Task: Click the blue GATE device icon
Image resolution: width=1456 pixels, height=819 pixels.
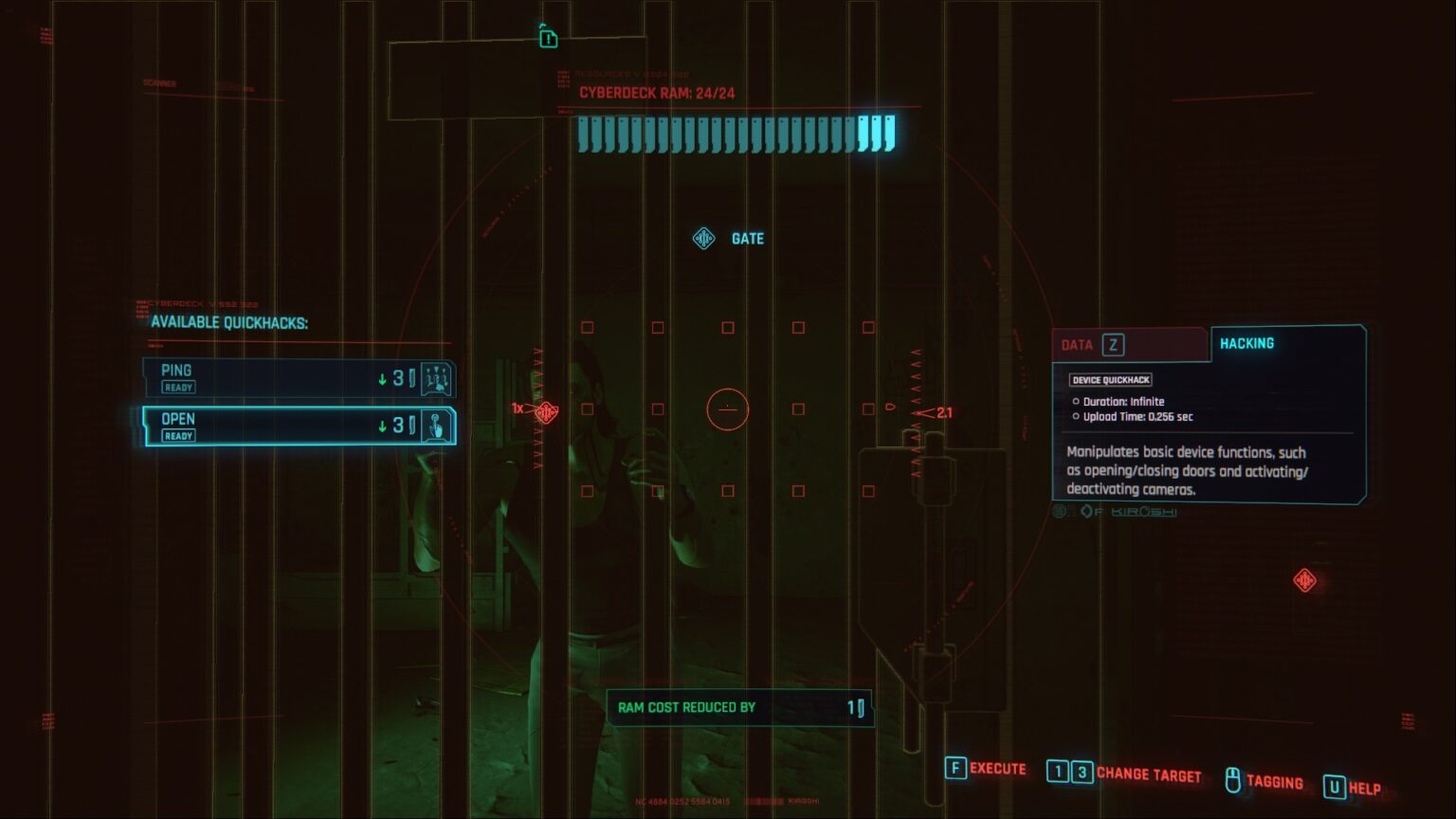Action: coord(702,238)
